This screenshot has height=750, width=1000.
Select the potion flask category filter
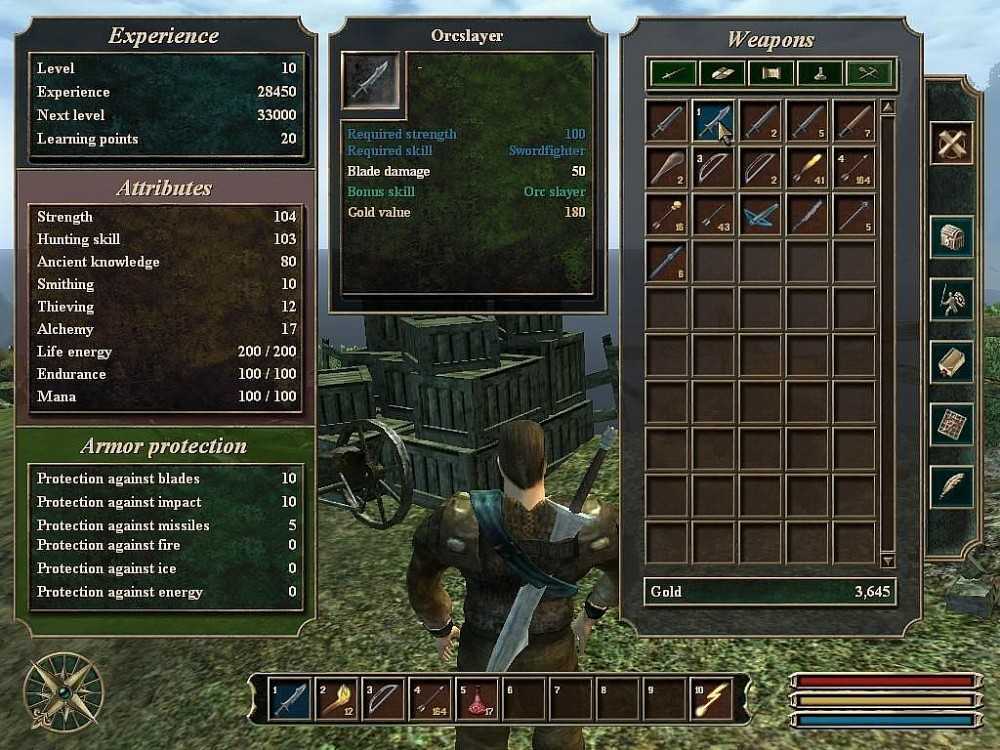pyautogui.click(x=819, y=73)
